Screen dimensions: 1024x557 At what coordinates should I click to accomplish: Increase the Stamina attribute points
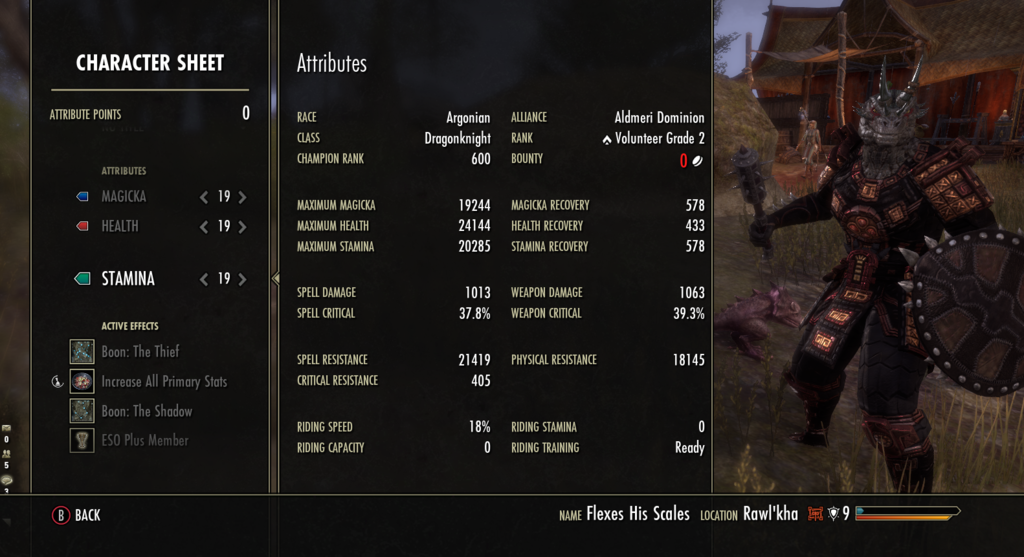242,279
